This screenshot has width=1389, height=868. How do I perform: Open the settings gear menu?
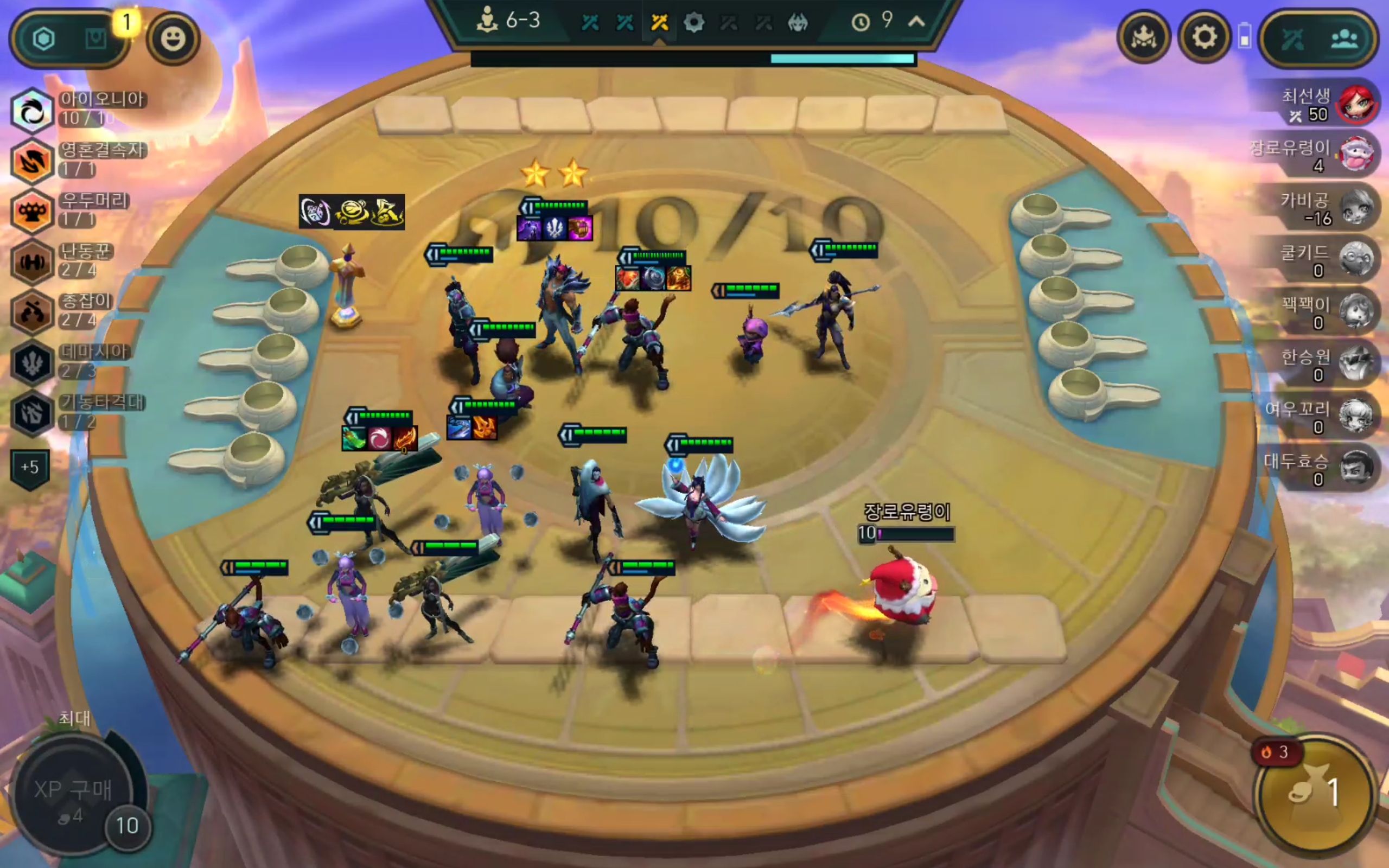1203,38
